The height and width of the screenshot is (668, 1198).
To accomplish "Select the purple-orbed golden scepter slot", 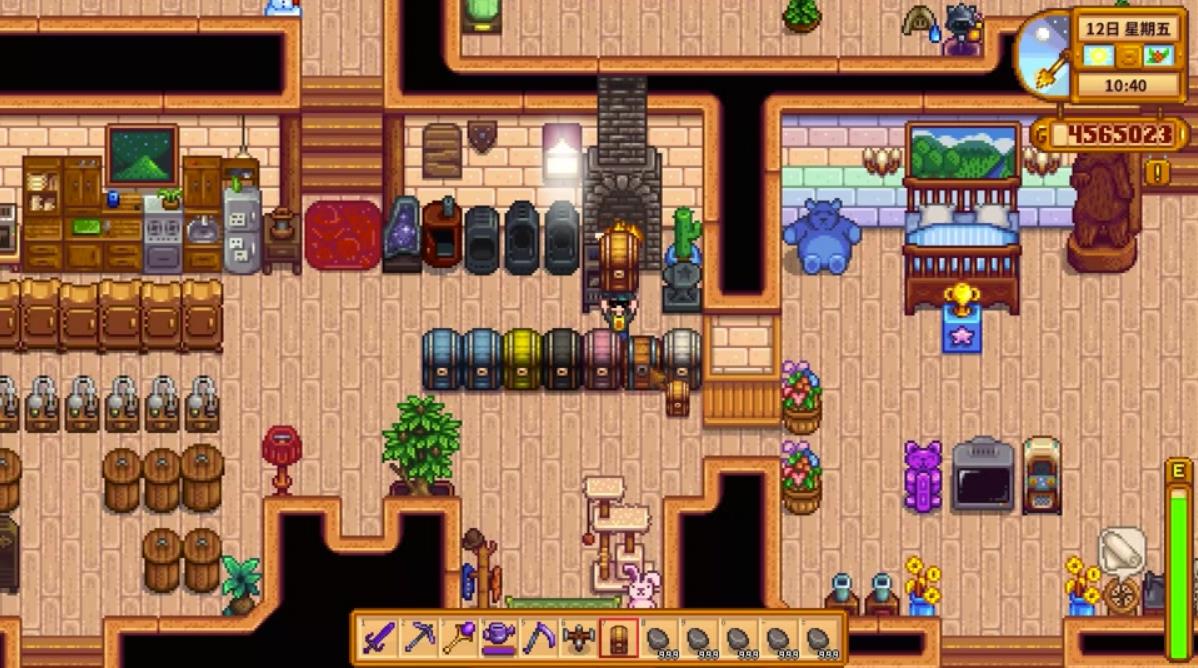I will [x=459, y=637].
